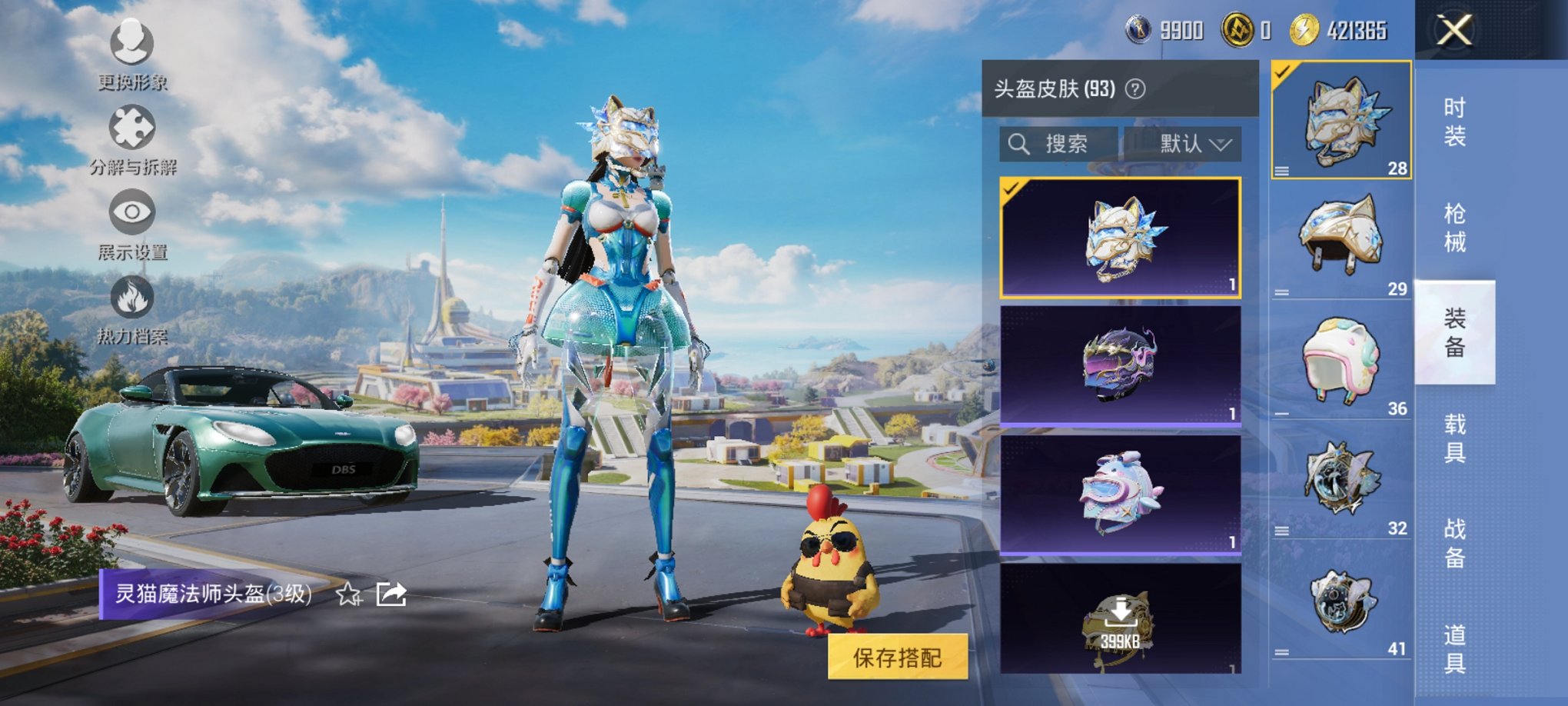Open the search magnifier in helmet skins panel
Image resolution: width=1568 pixels, height=706 pixels.
[x=1021, y=144]
